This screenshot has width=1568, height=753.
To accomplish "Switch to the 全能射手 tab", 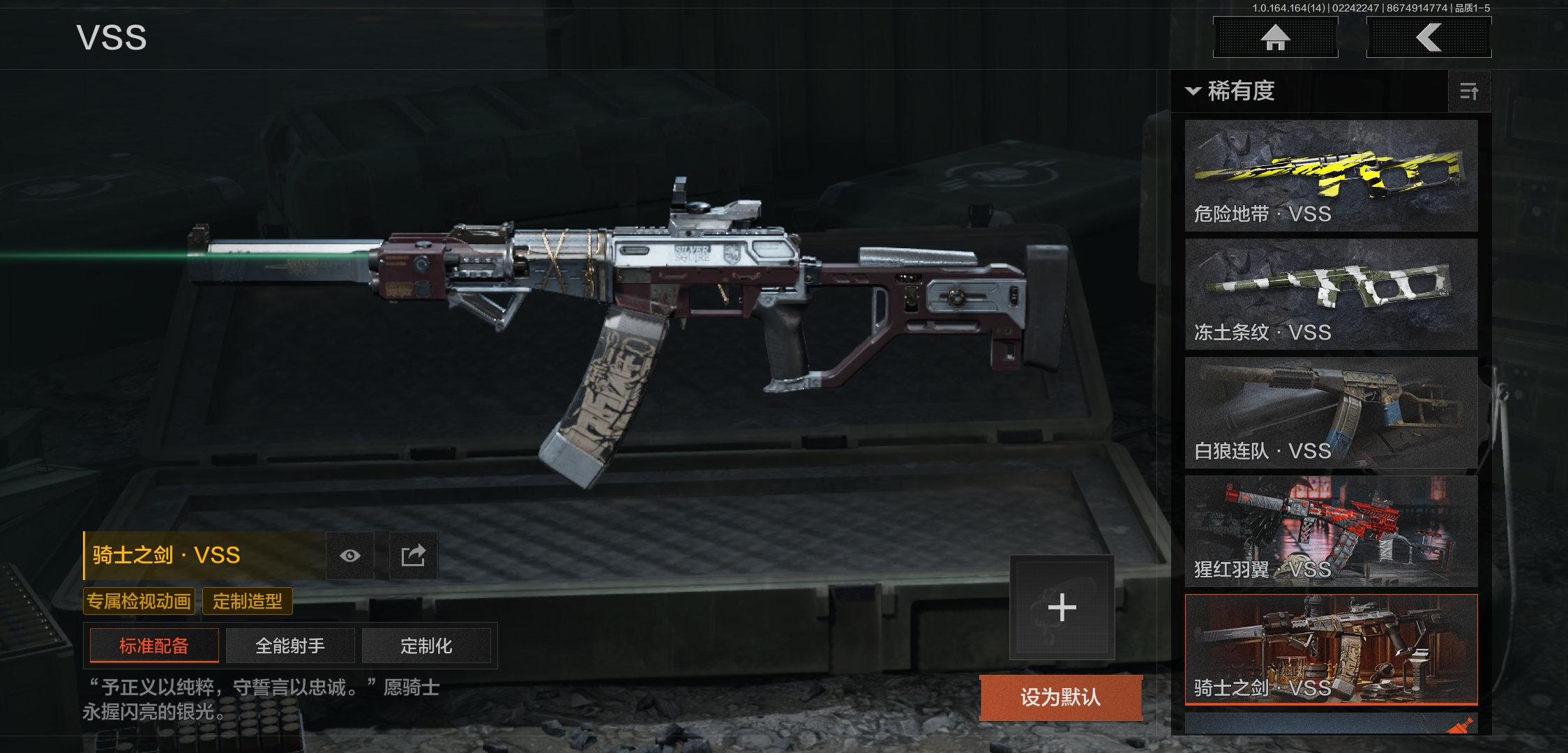I will coord(290,646).
